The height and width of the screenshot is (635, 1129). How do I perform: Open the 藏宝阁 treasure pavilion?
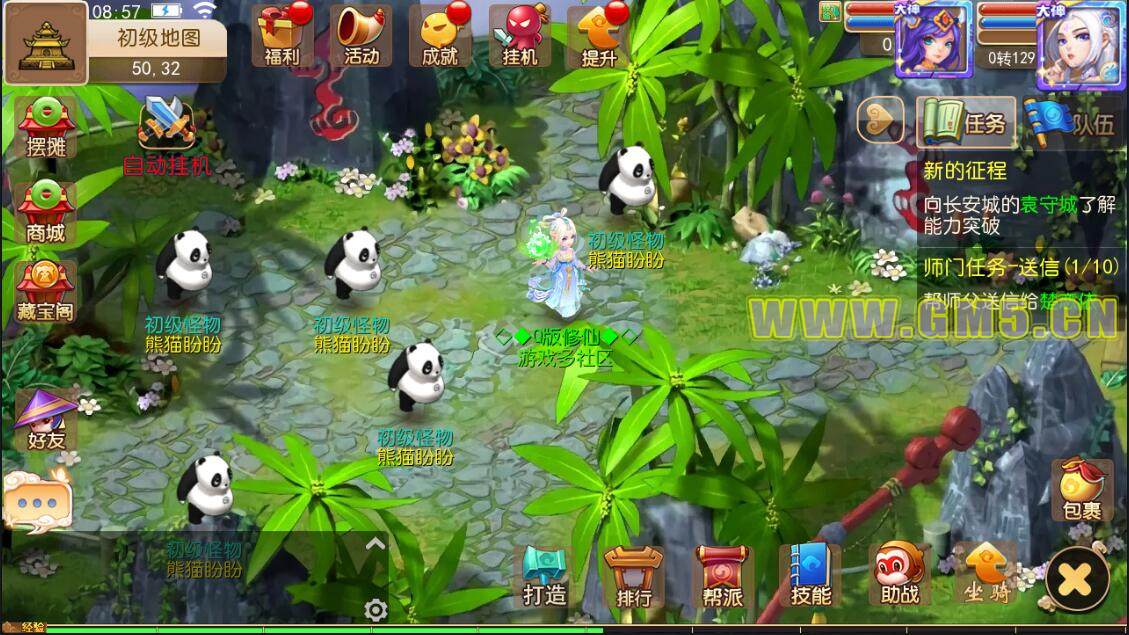[46, 291]
